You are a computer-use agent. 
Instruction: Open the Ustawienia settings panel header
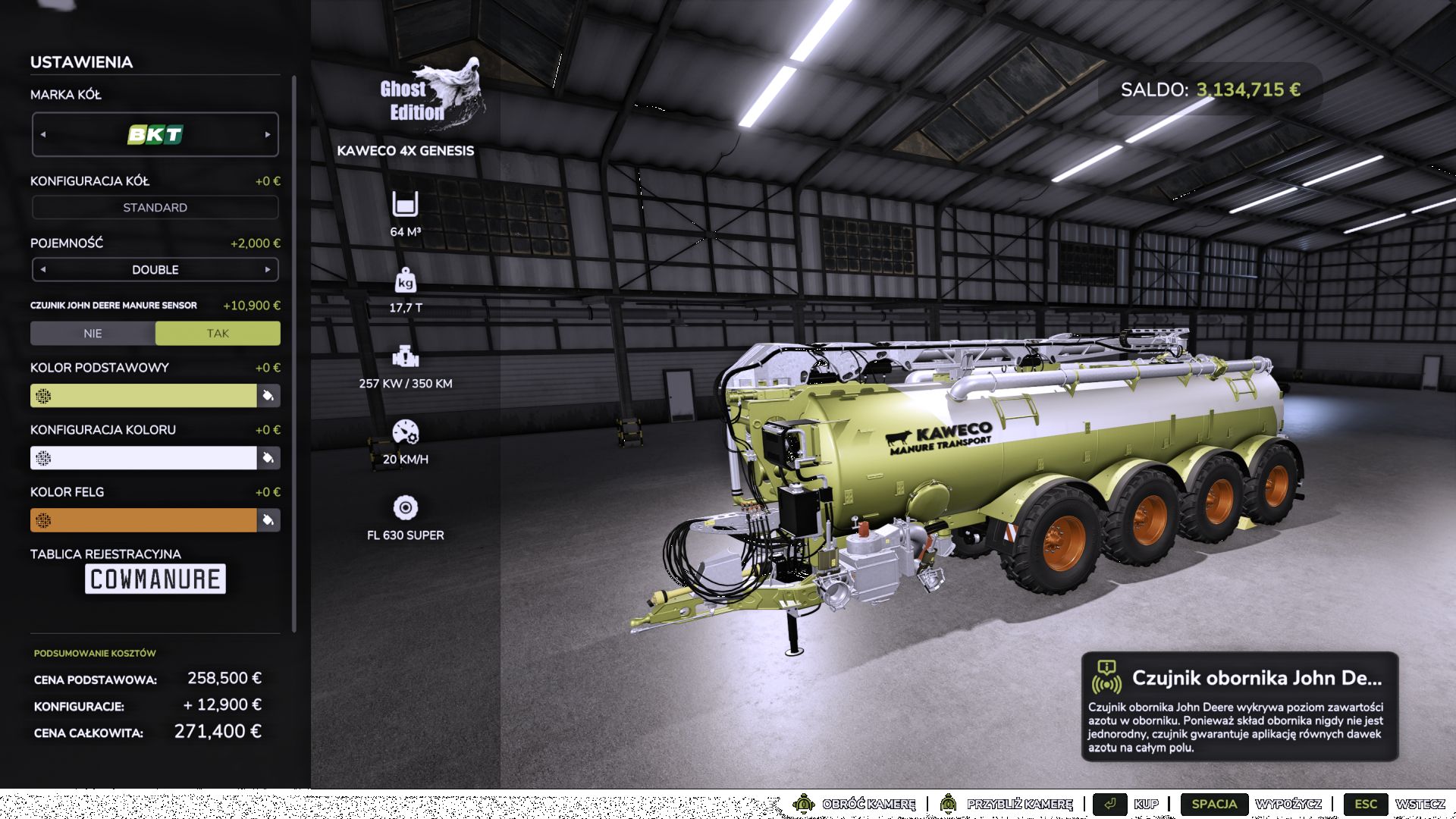pos(81,62)
